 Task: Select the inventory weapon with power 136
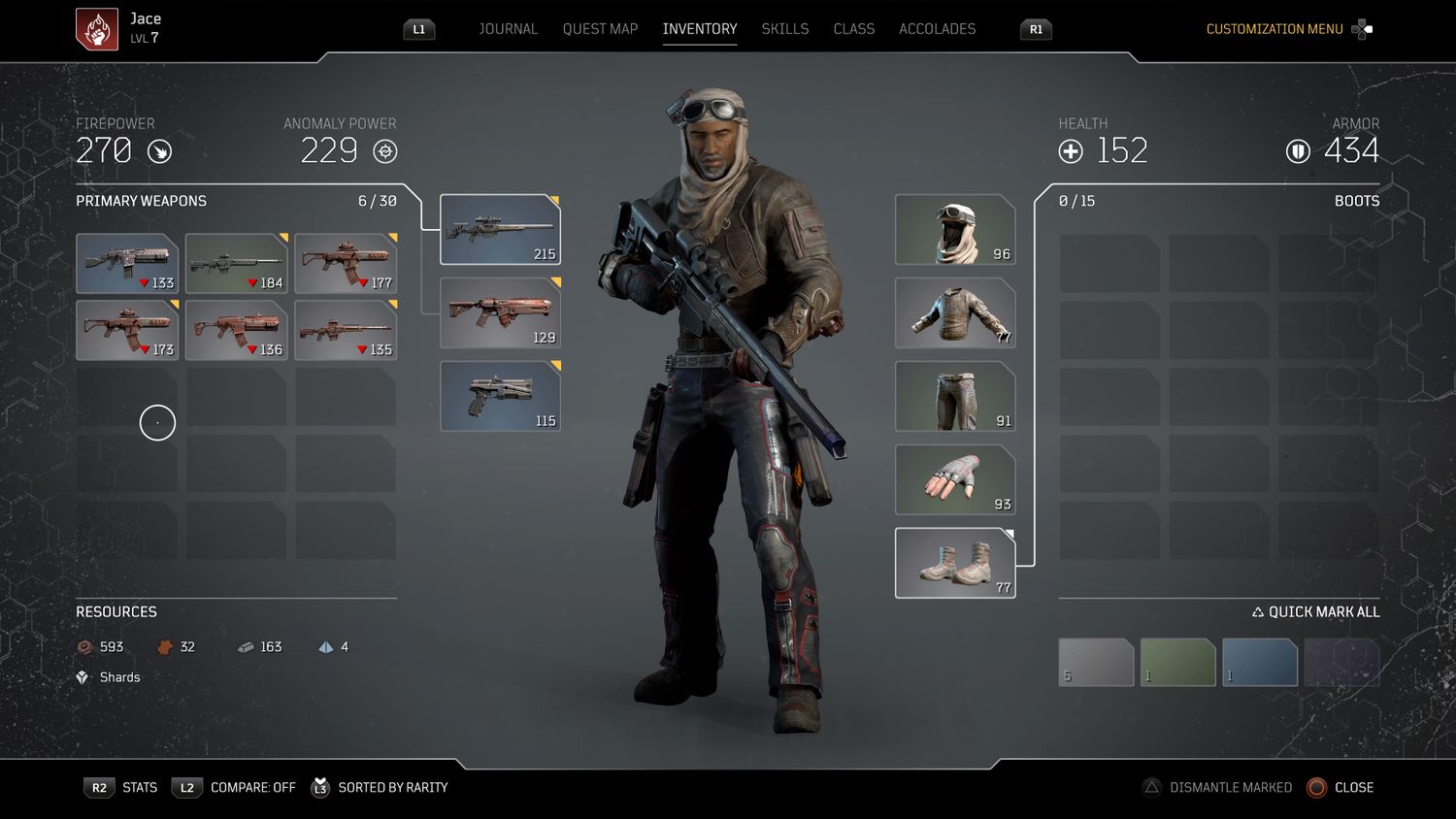coord(237,330)
